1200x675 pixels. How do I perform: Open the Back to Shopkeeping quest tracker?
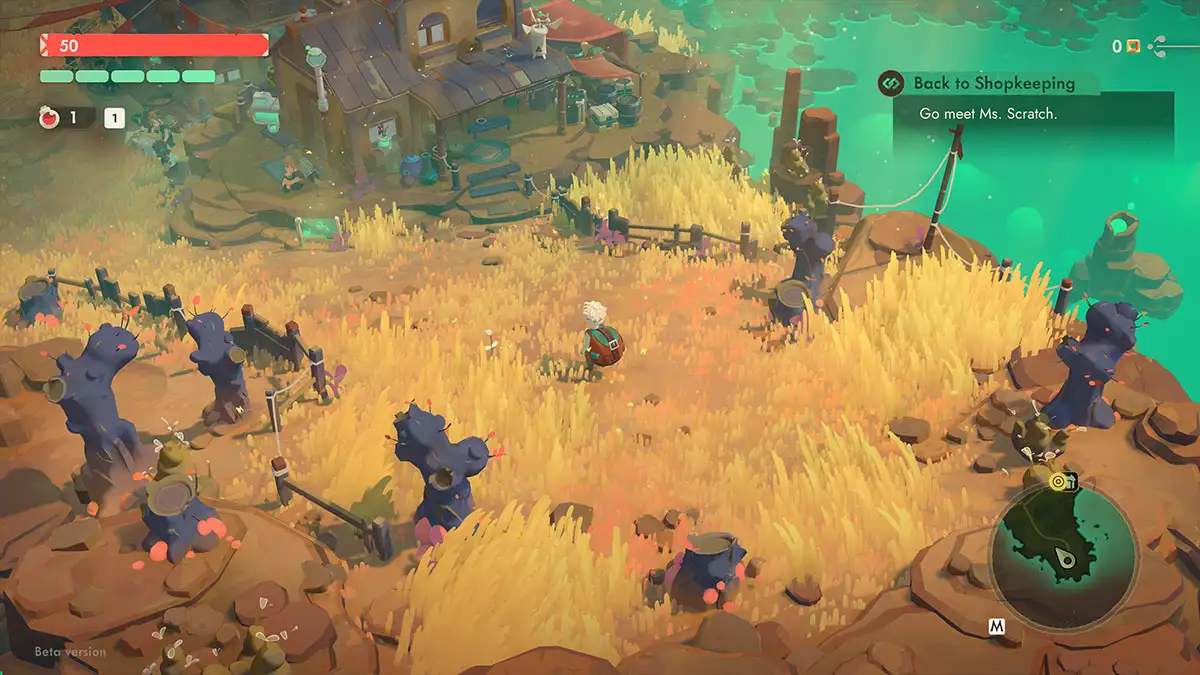point(993,84)
